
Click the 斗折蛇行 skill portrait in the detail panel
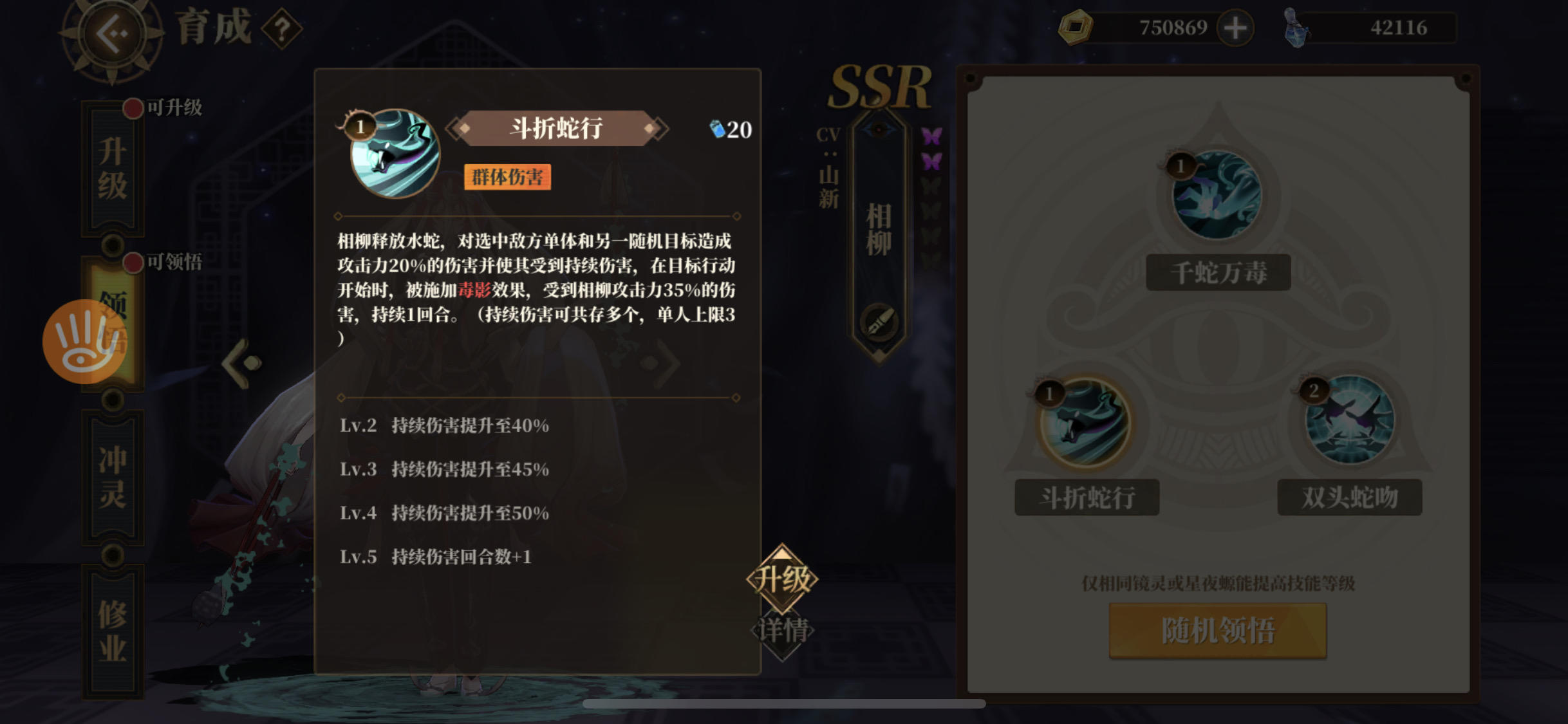[394, 154]
